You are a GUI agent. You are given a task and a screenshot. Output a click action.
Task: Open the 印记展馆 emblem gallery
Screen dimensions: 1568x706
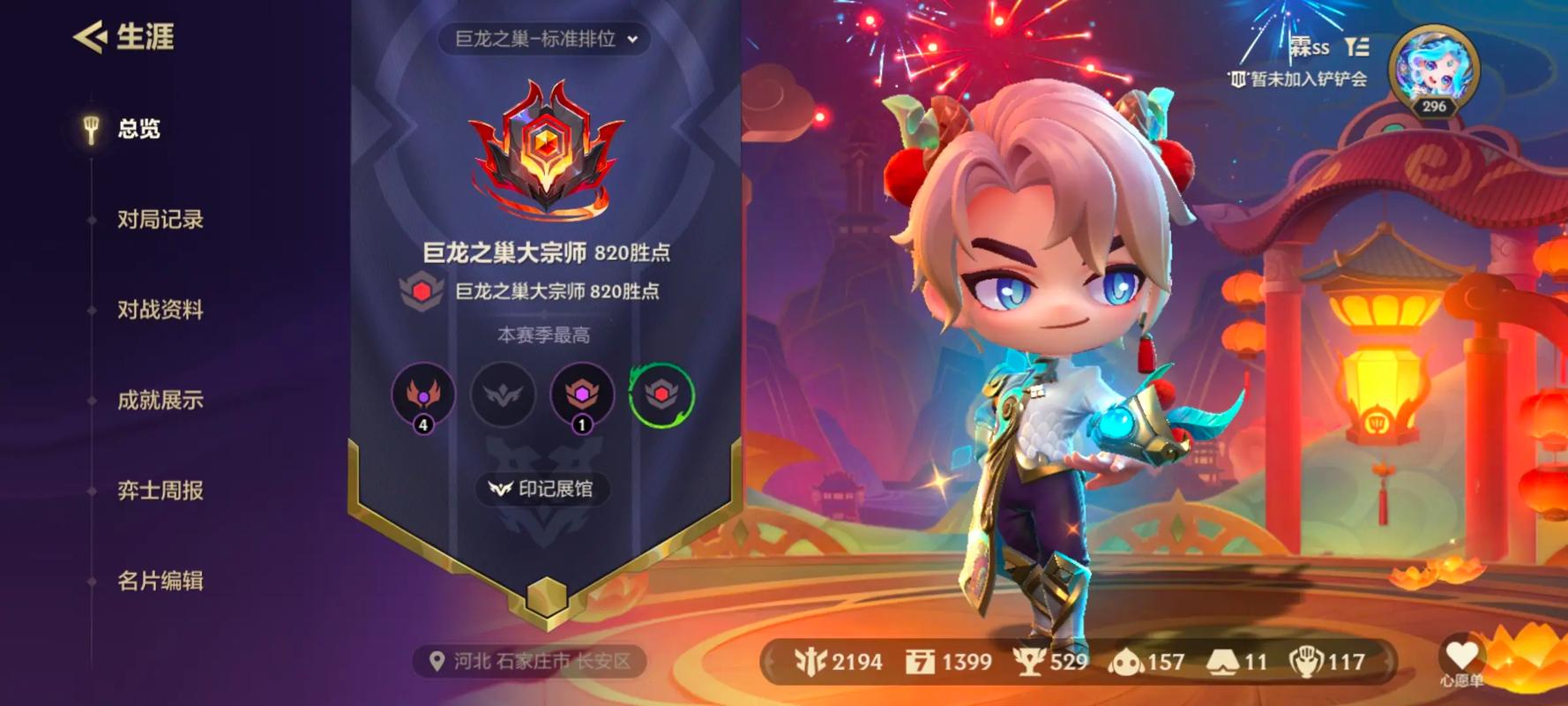[x=543, y=489]
